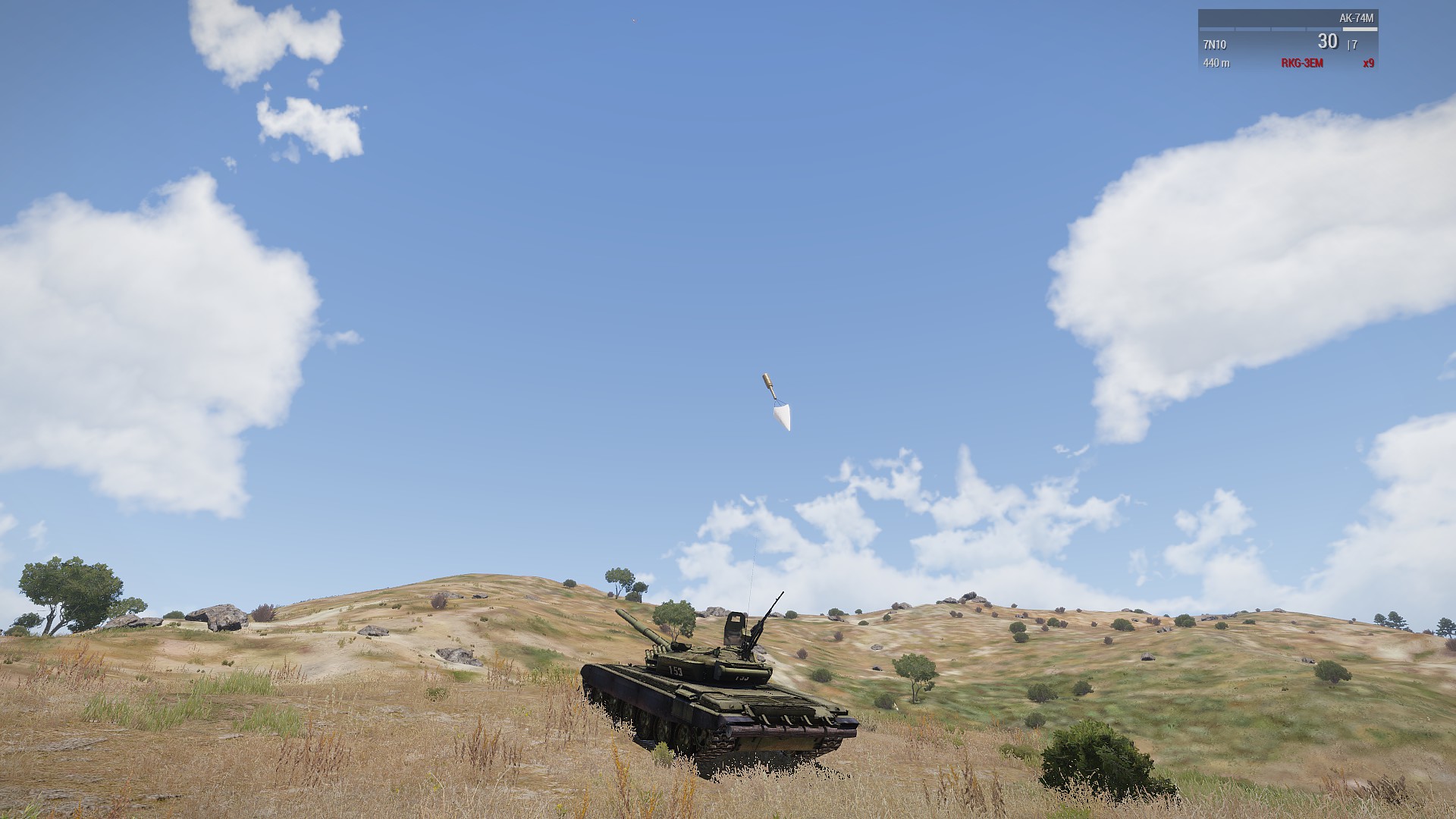Select the 7N10 magazine type label

pos(1214,45)
